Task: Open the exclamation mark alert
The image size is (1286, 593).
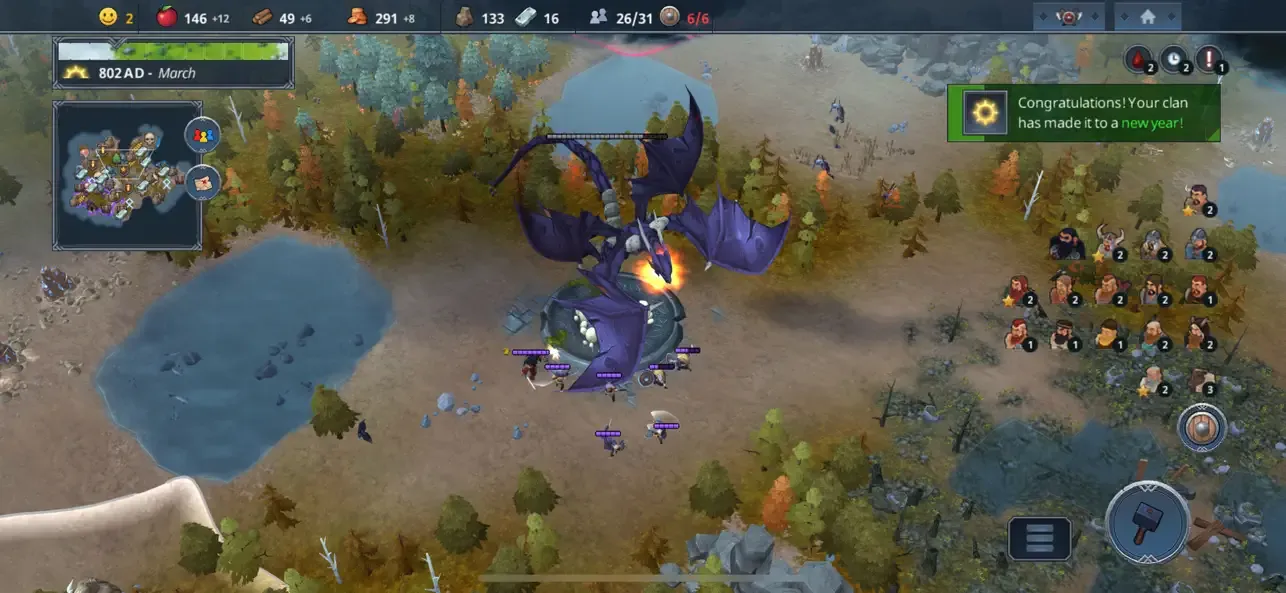Action: [x=1210, y=59]
